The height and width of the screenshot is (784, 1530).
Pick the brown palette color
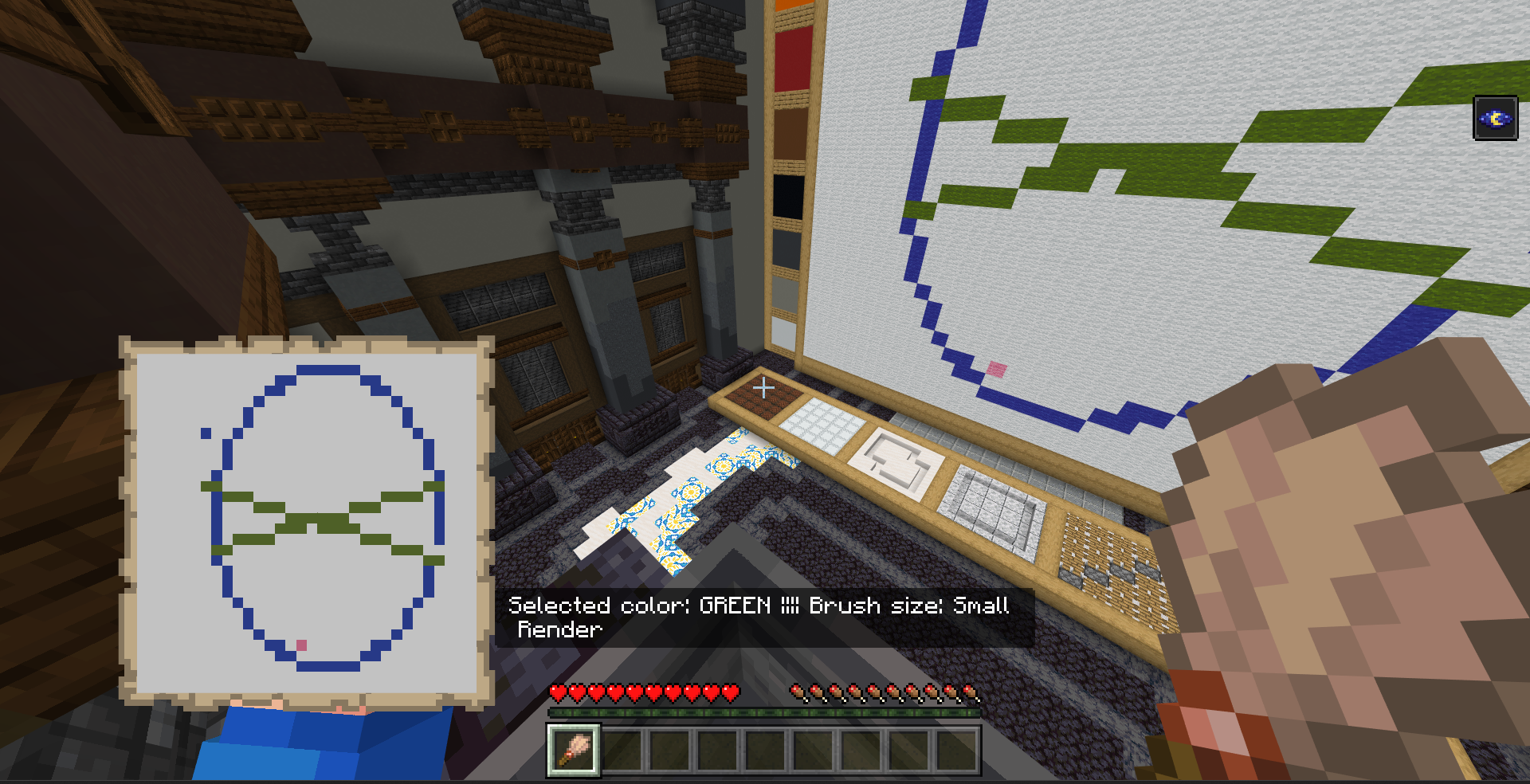pyautogui.click(x=790, y=134)
